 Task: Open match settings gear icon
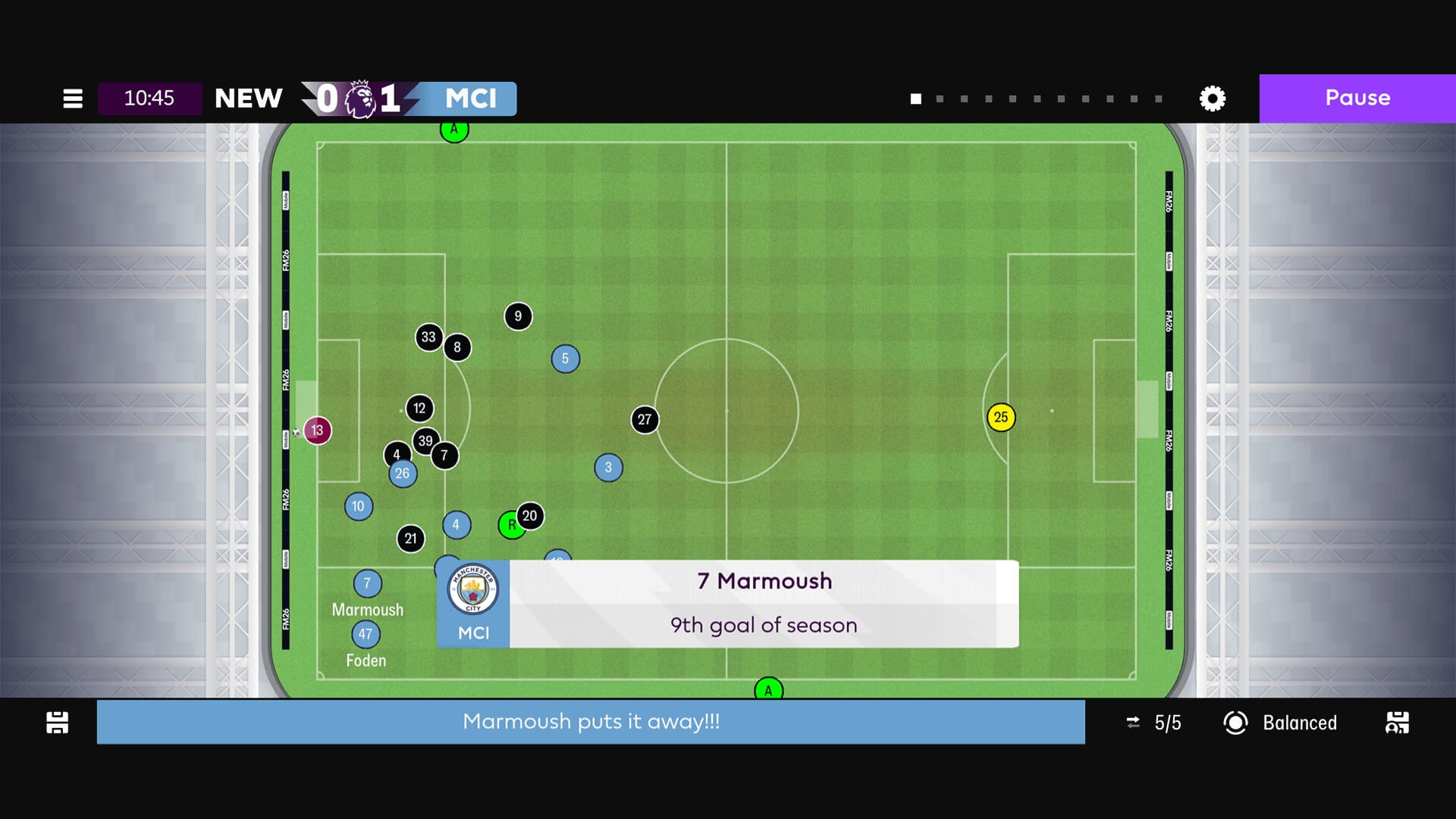1212,99
